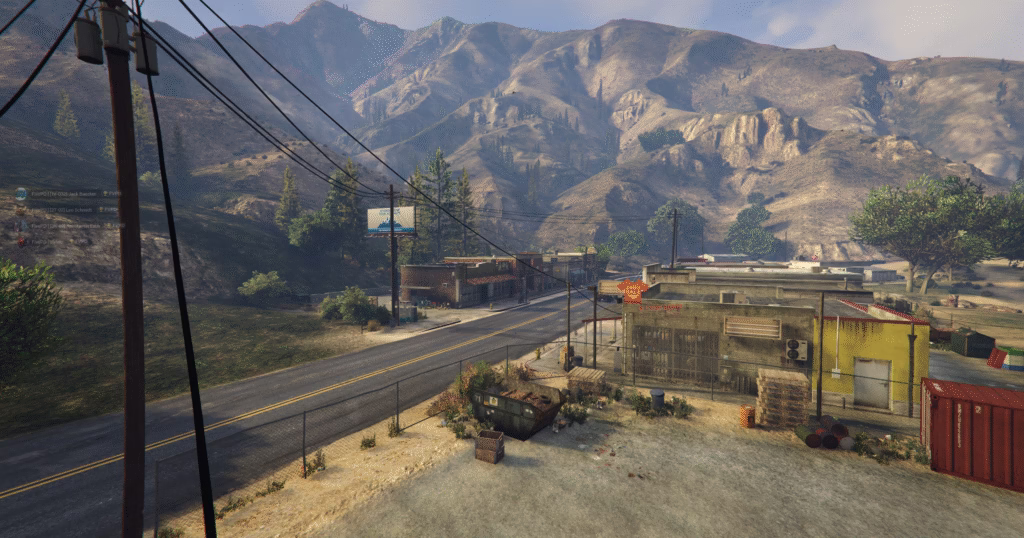Select the Jack Baecker voice overlay row
The height and width of the screenshot is (538, 1024).
point(64,194)
